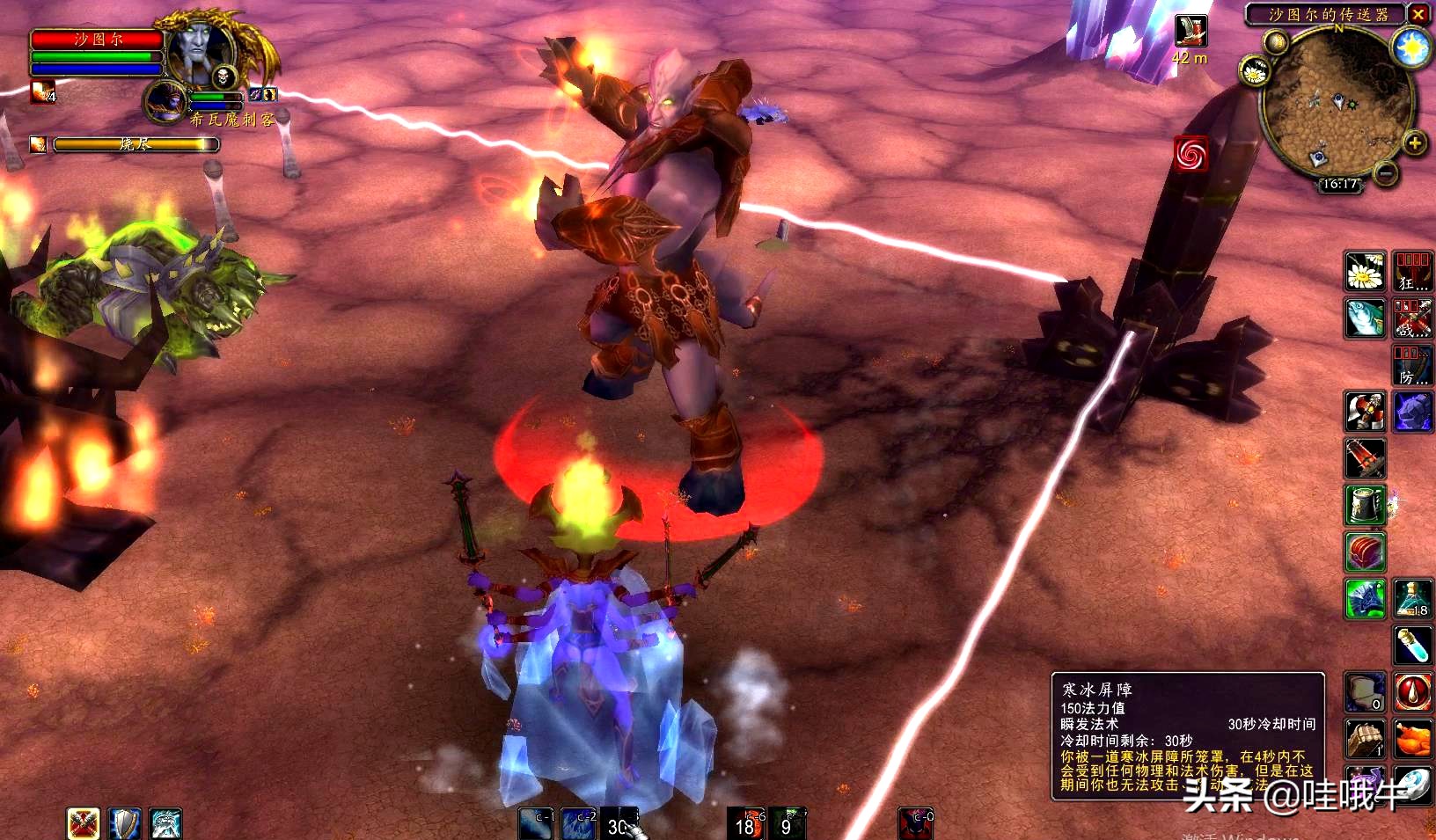Close the minimap zone title bar
Screen dimensions: 1436x840
click(x=1418, y=14)
